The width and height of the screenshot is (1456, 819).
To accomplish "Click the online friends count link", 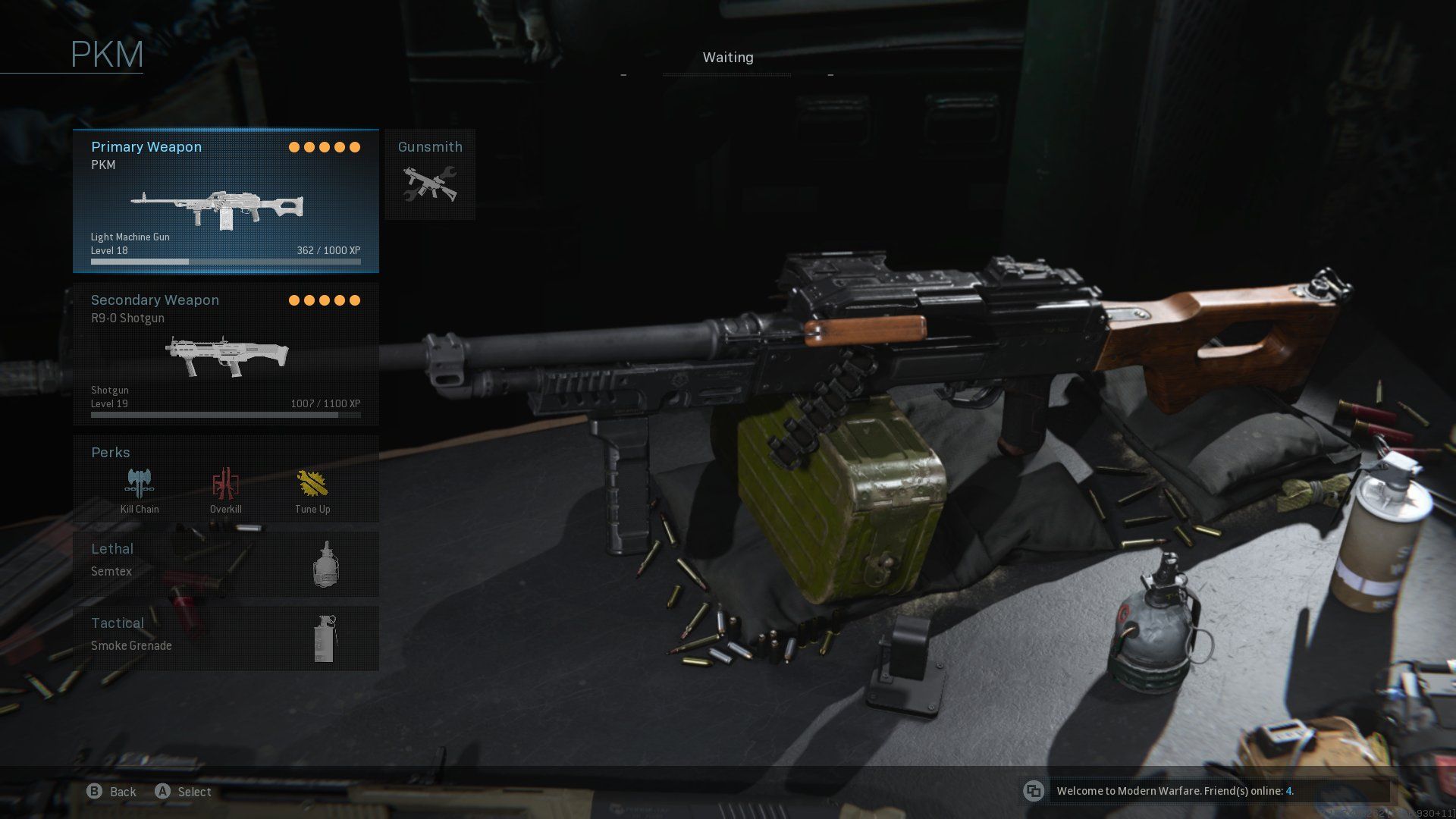I will pyautogui.click(x=1290, y=791).
